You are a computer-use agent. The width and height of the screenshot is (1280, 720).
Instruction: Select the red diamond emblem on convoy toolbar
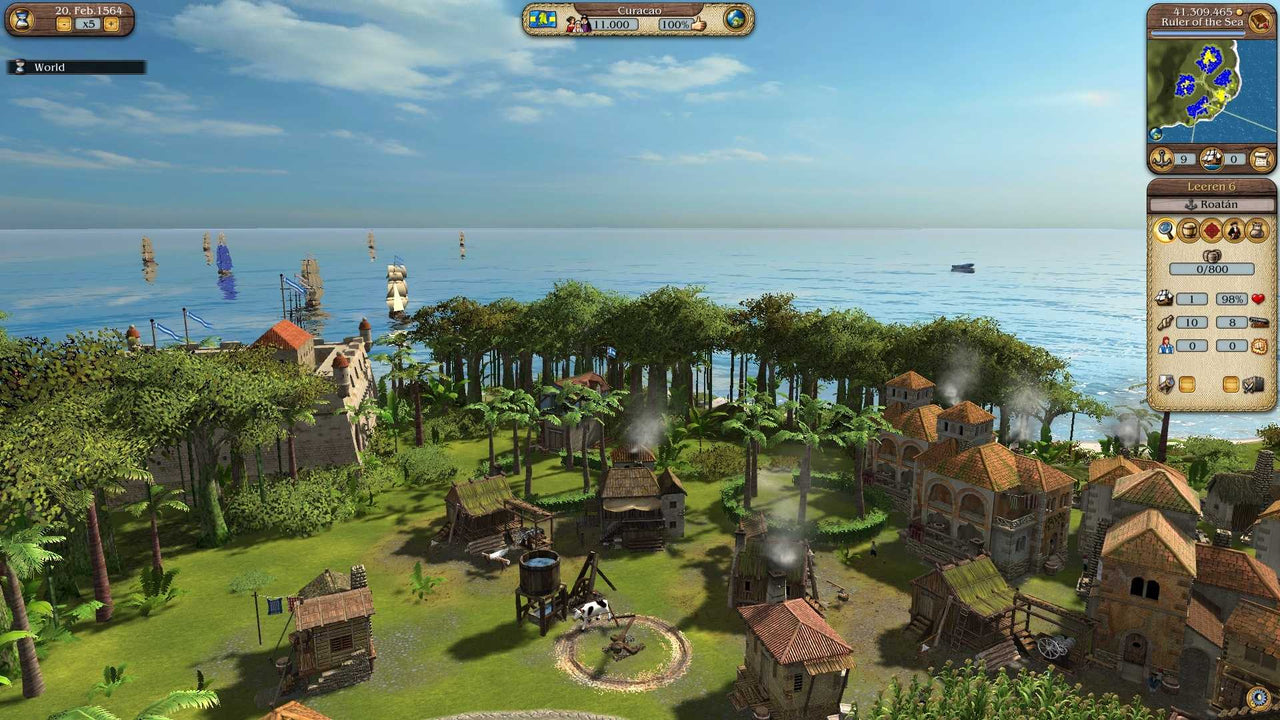[1212, 229]
